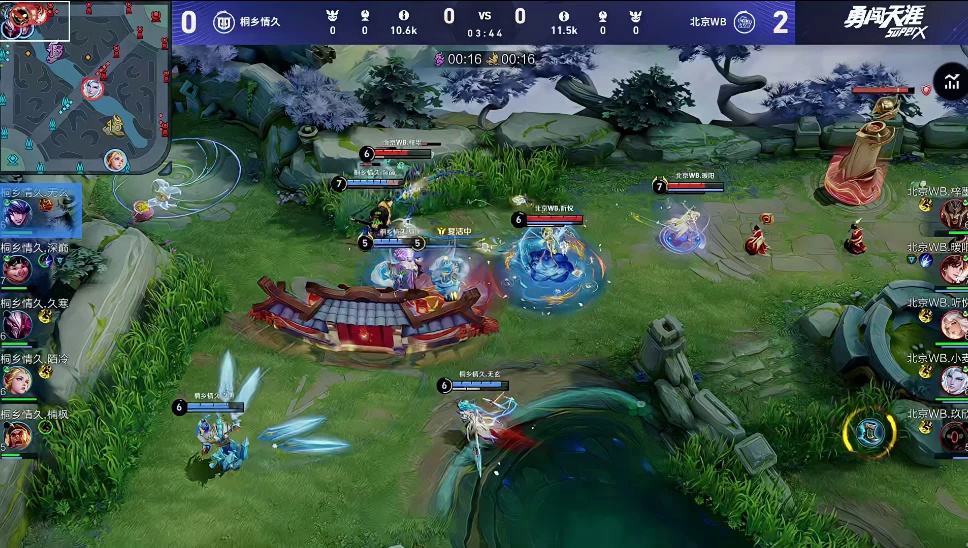Click the gold-ringed blue icon
This screenshot has height=548, width=968.
tap(868, 432)
